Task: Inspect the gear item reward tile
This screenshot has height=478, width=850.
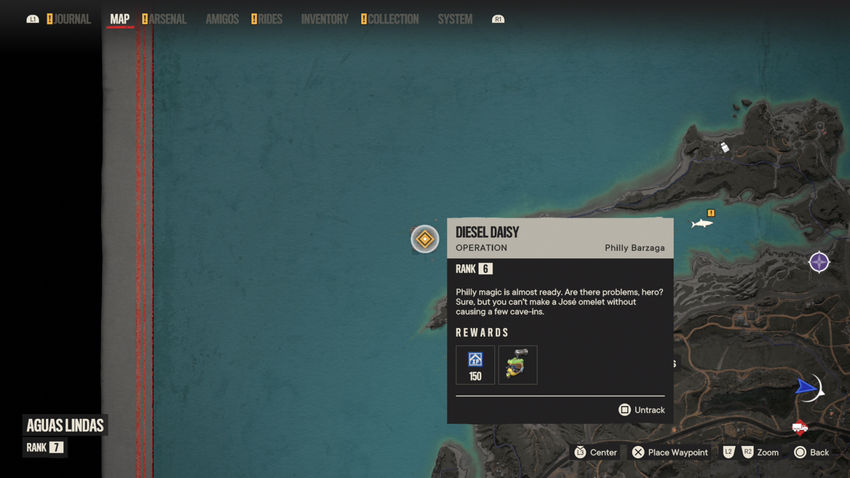Action: pos(518,365)
